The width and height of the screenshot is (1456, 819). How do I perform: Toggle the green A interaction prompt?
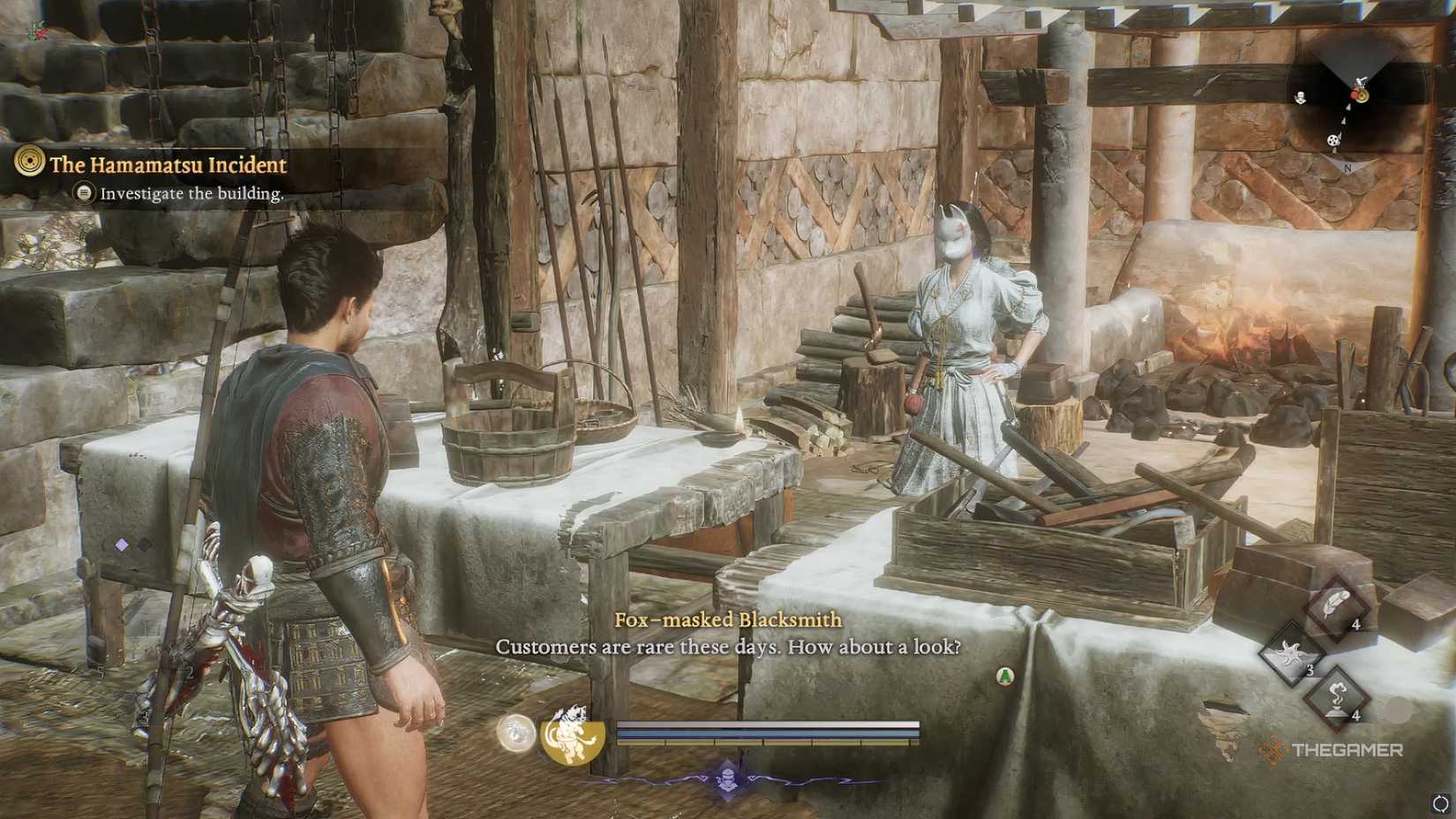pos(1005,675)
